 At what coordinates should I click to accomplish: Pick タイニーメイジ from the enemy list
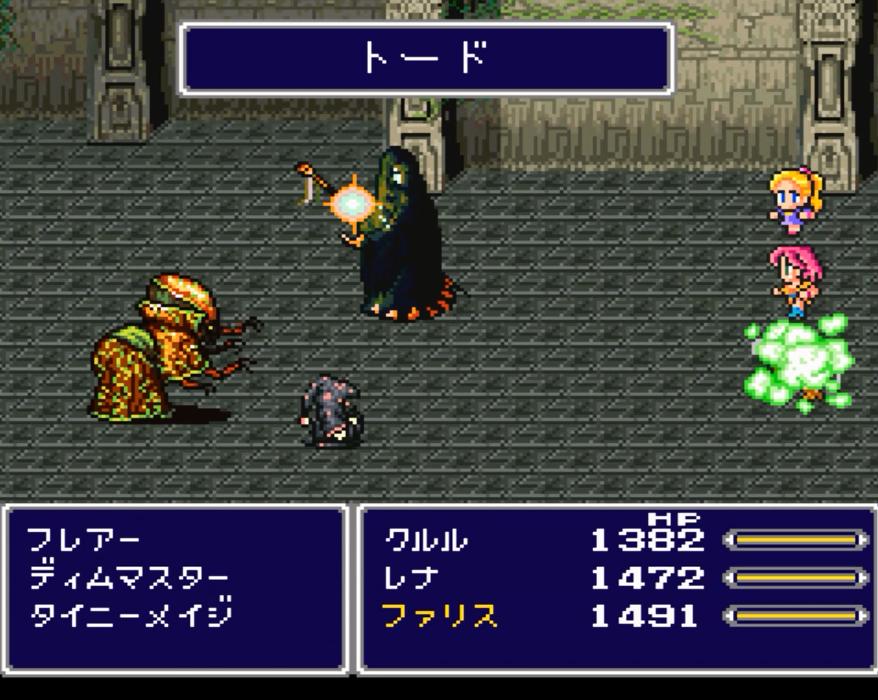(x=130, y=615)
